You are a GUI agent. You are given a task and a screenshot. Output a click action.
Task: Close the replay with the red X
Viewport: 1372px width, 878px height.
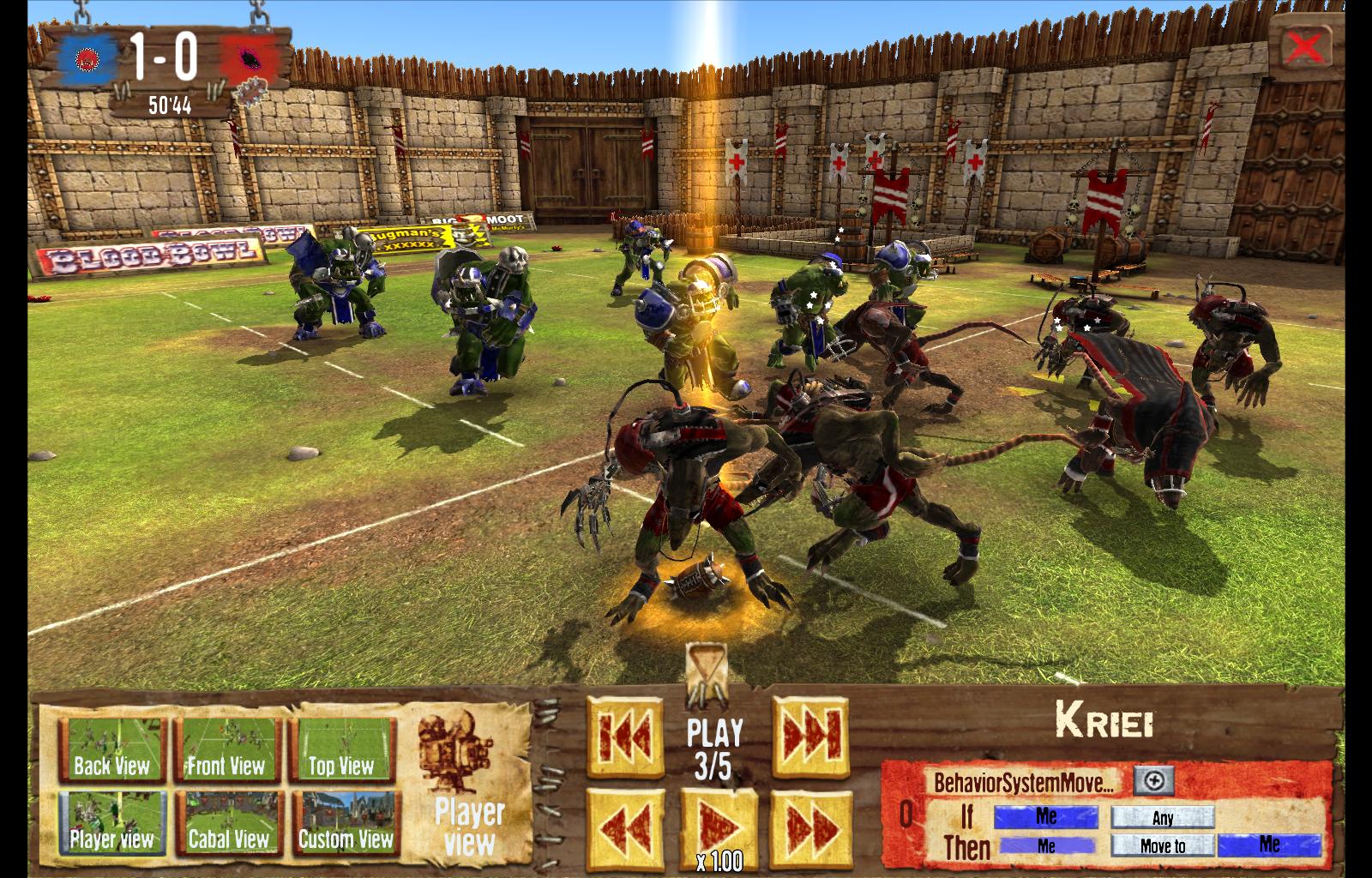click(1305, 47)
